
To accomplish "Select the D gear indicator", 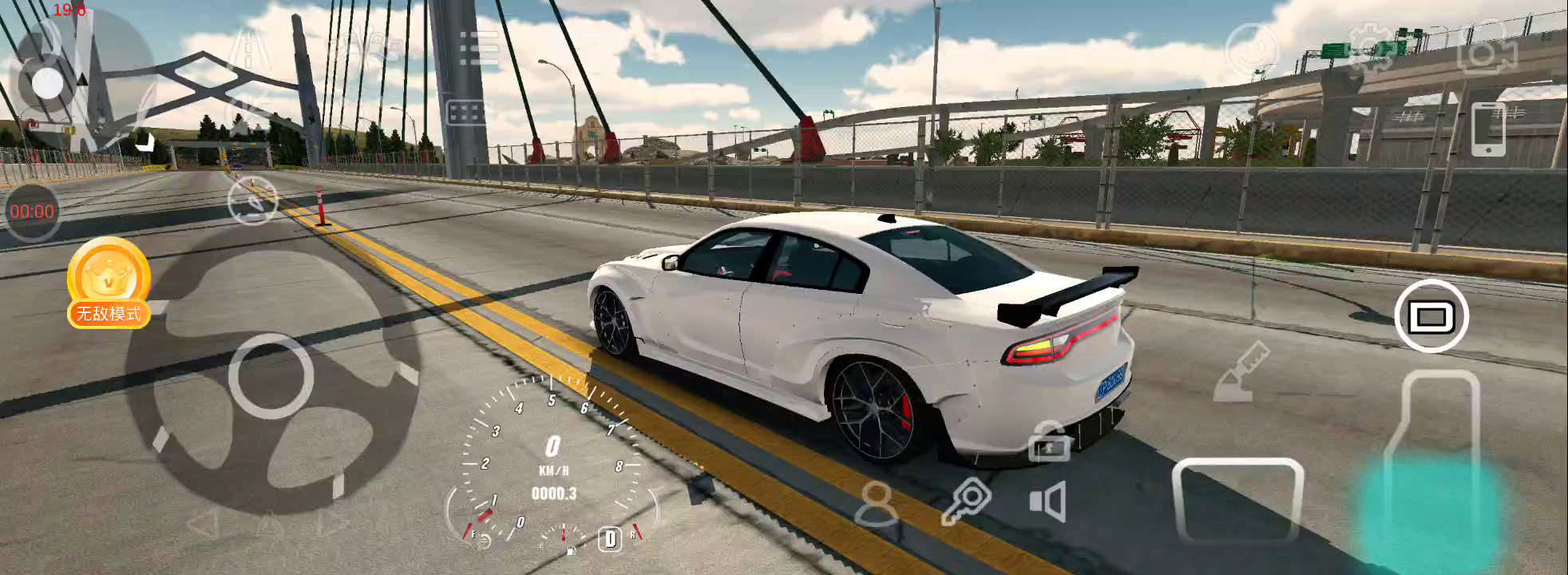I will click(610, 539).
